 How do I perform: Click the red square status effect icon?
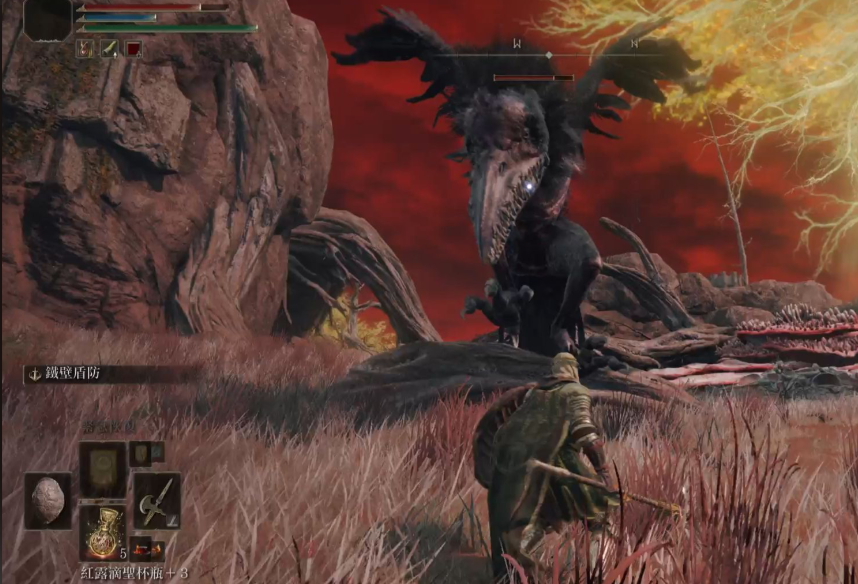pos(133,48)
